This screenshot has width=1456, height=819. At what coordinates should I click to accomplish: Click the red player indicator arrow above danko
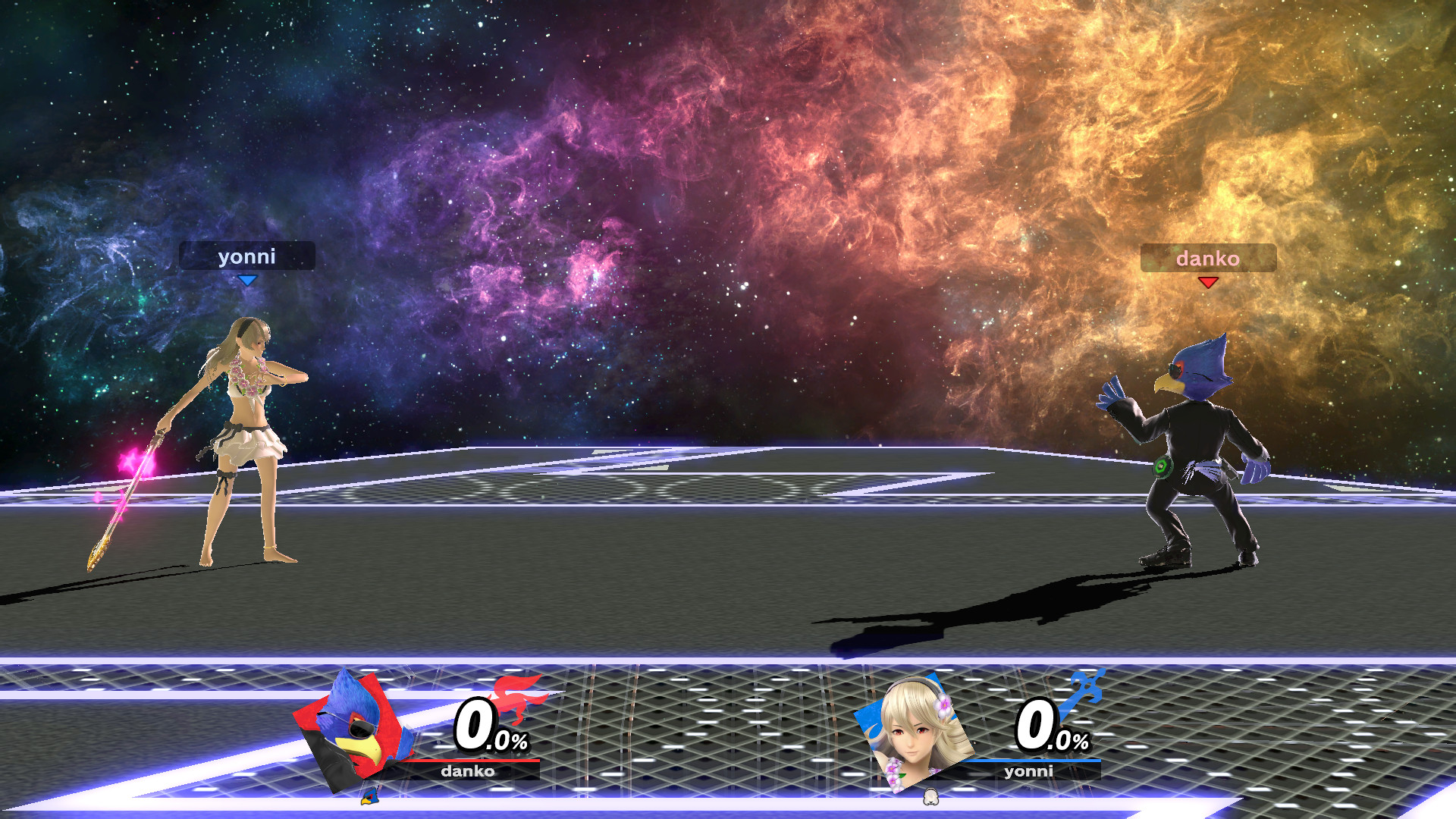pyautogui.click(x=1208, y=284)
